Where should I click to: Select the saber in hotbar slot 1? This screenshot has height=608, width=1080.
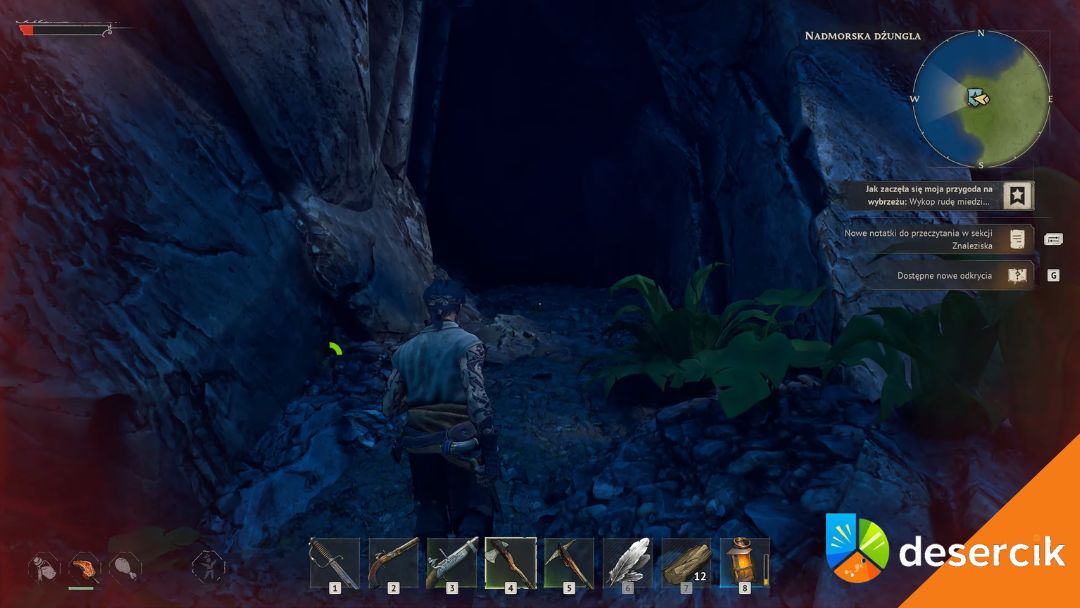click(x=335, y=563)
